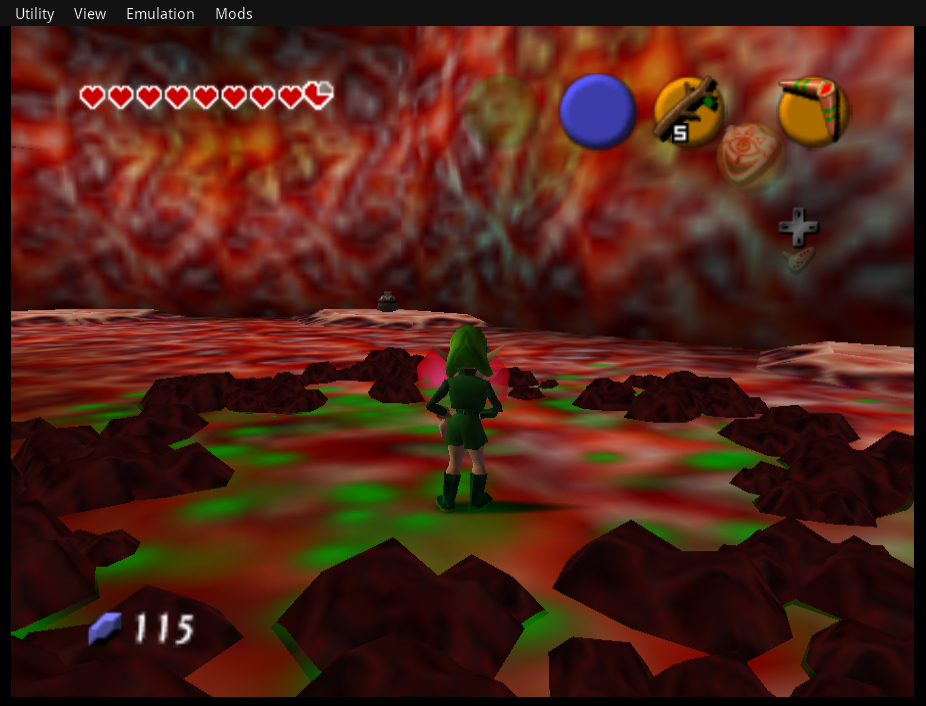Open the Emulation menu
The image size is (926, 706).
(x=160, y=14)
